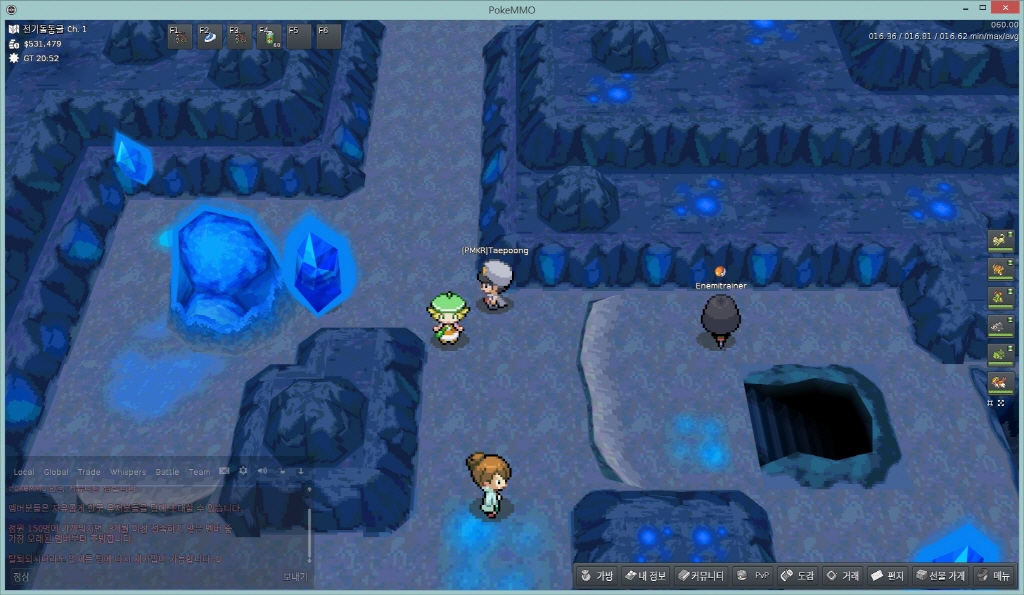Open the 가방 (bag) menu
Image resolution: width=1024 pixels, height=595 pixels.
point(597,576)
